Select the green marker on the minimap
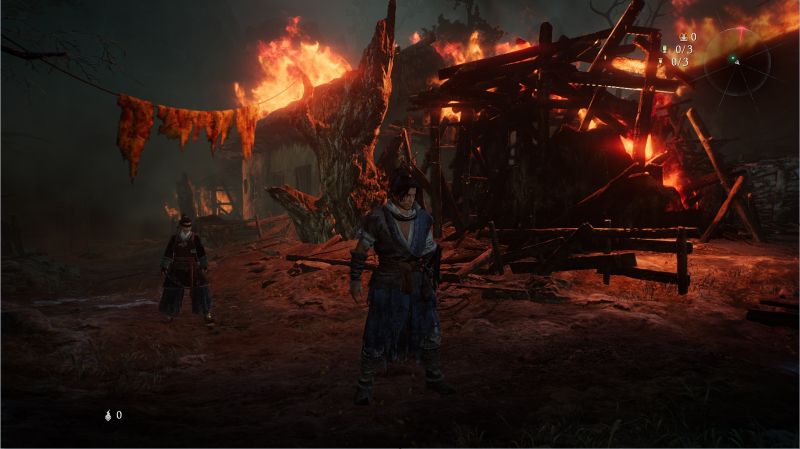The height and width of the screenshot is (449, 800). tap(732, 58)
